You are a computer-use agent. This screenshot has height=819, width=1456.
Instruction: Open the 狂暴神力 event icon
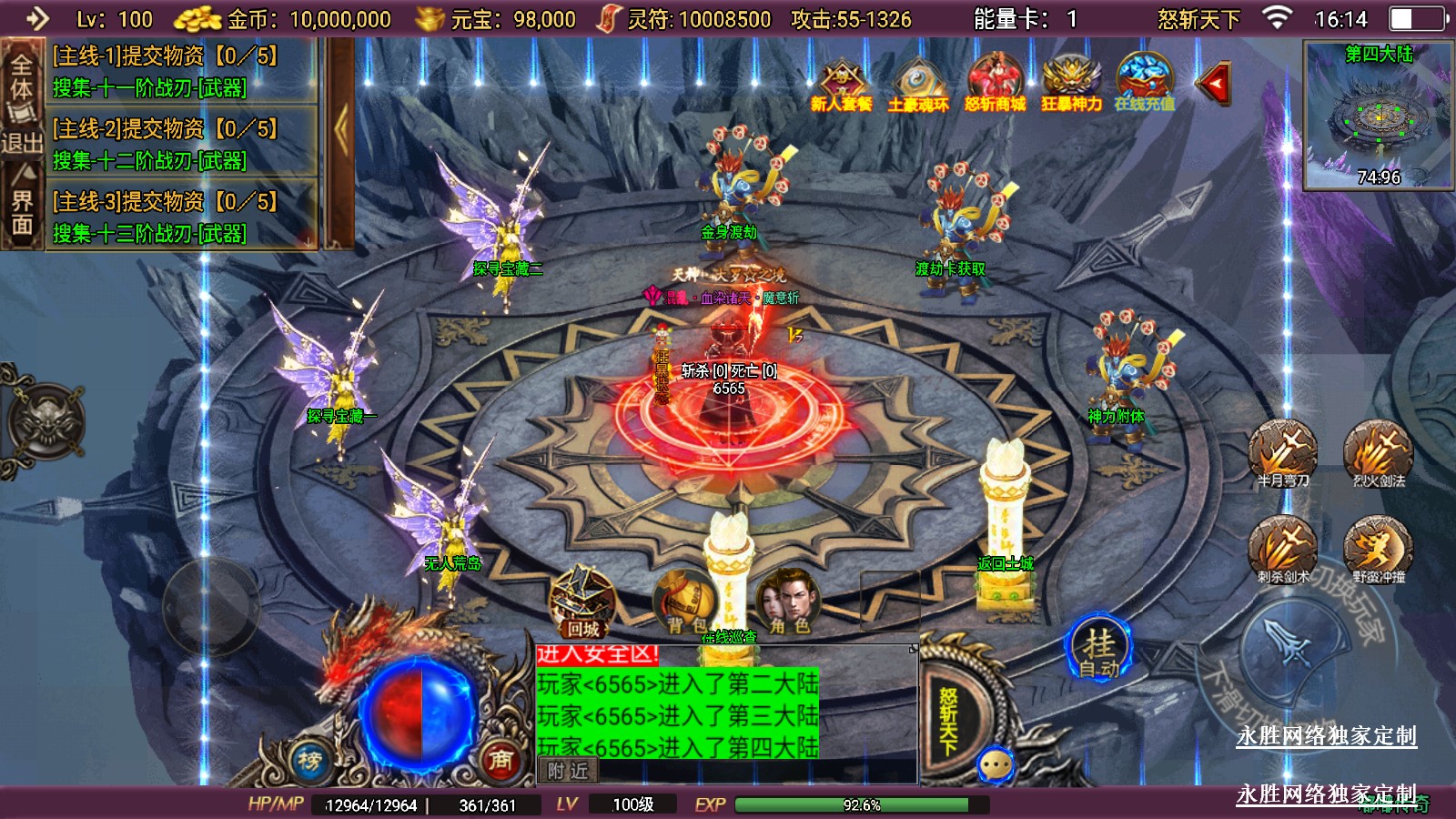point(1071,83)
